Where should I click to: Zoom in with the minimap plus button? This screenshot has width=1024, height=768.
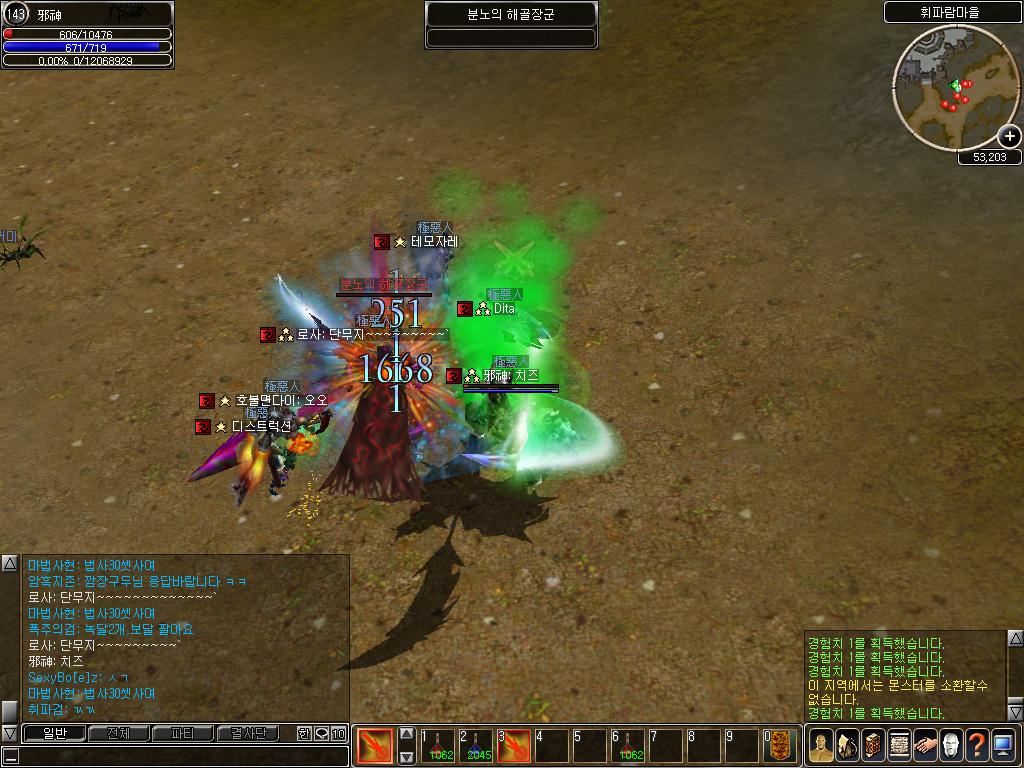click(1010, 136)
